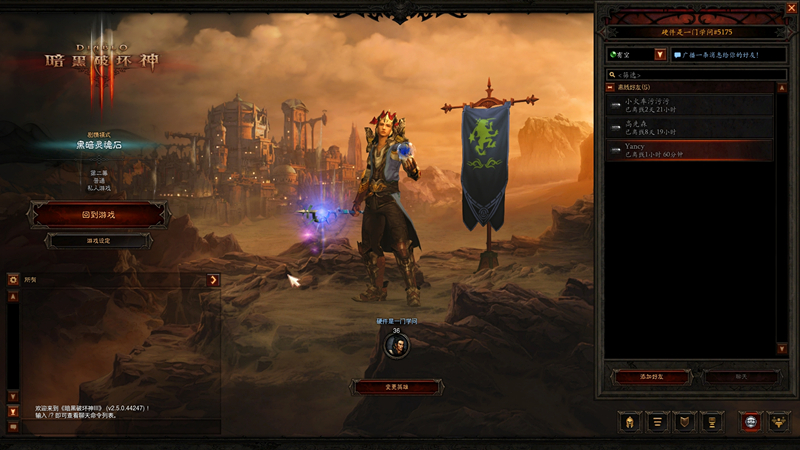Open 游戏设定 (Game Settings)
Image resolution: width=800 pixels, height=450 pixels.
point(98,241)
